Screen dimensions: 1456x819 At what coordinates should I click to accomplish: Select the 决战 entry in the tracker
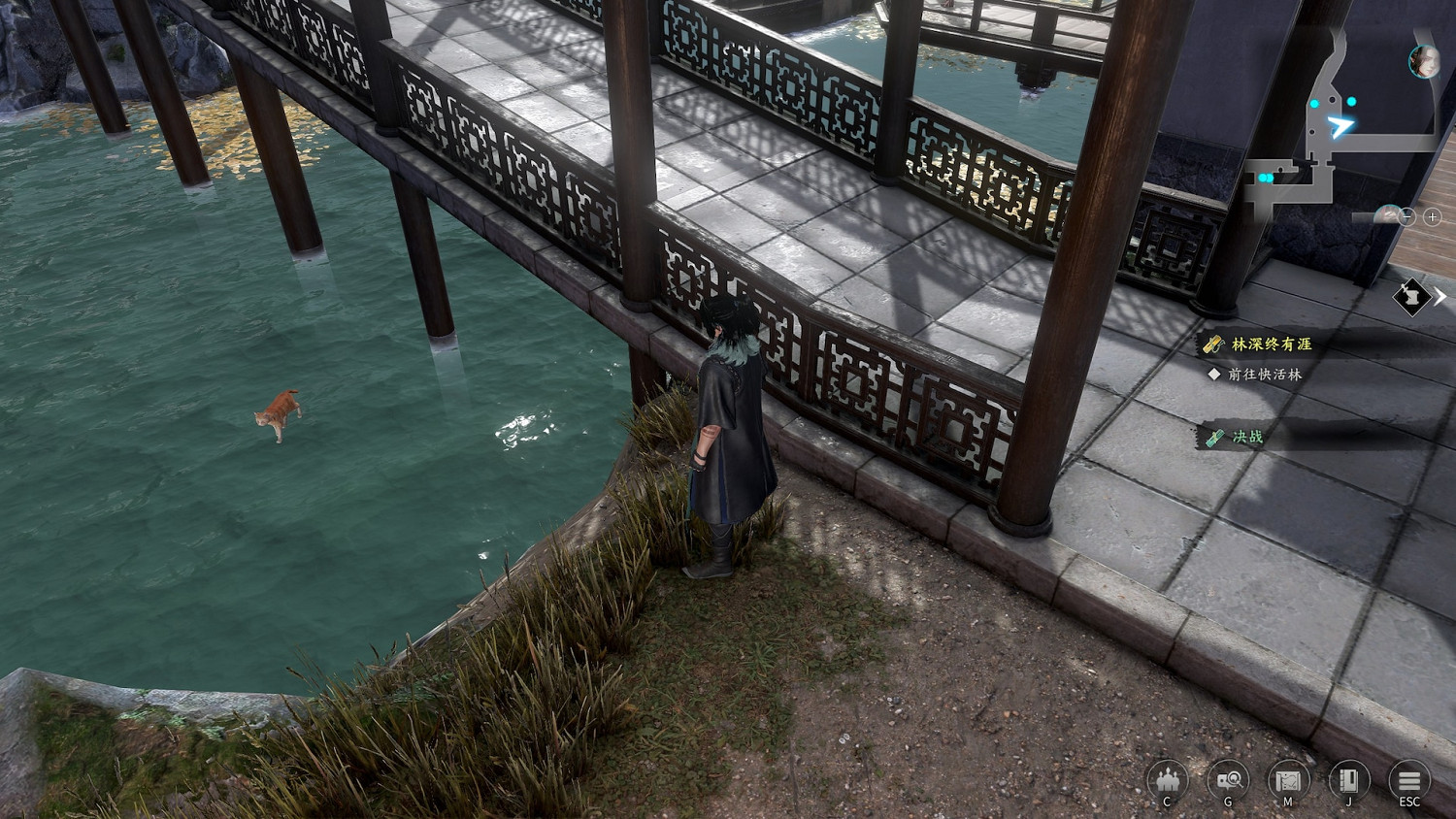1247,437
